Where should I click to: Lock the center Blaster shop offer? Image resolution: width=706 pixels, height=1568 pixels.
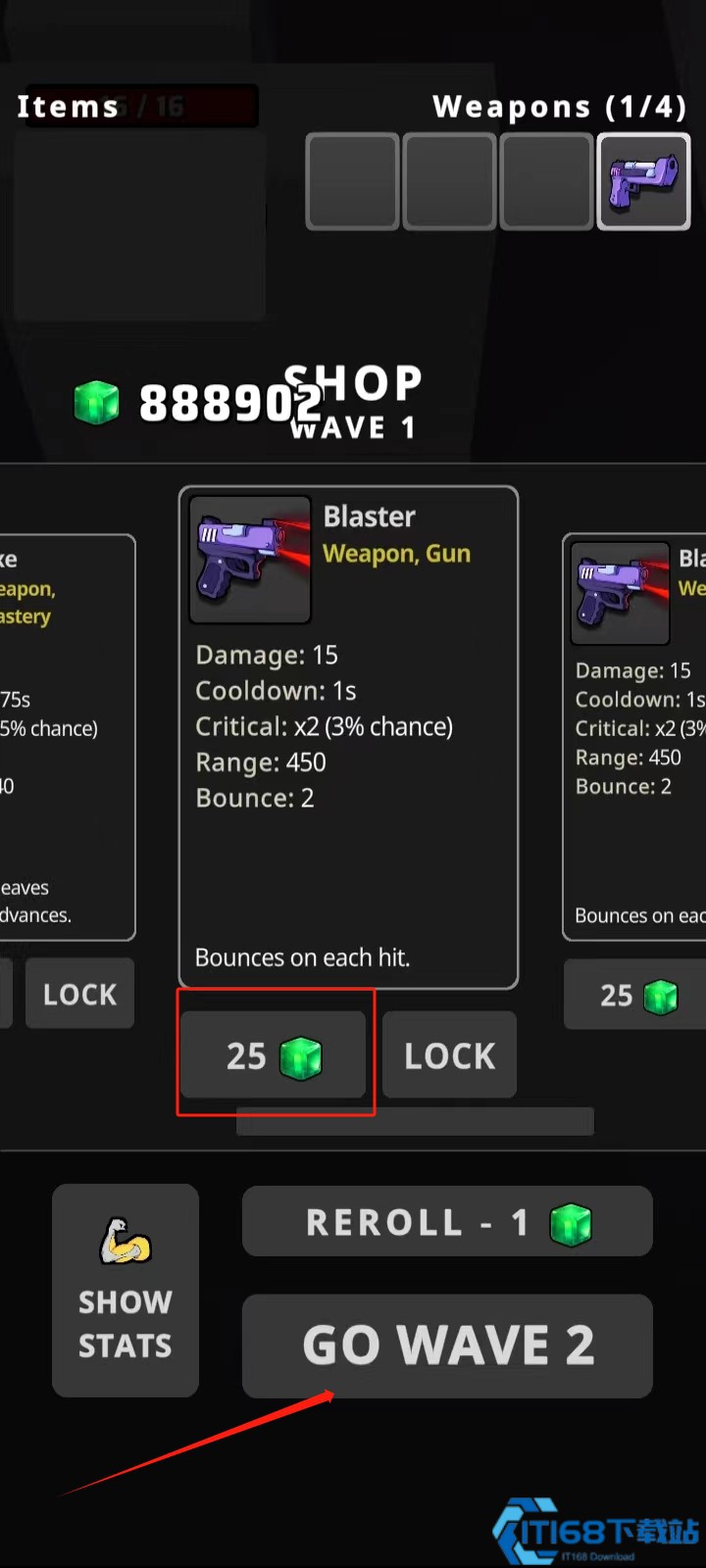pyautogui.click(x=449, y=1055)
